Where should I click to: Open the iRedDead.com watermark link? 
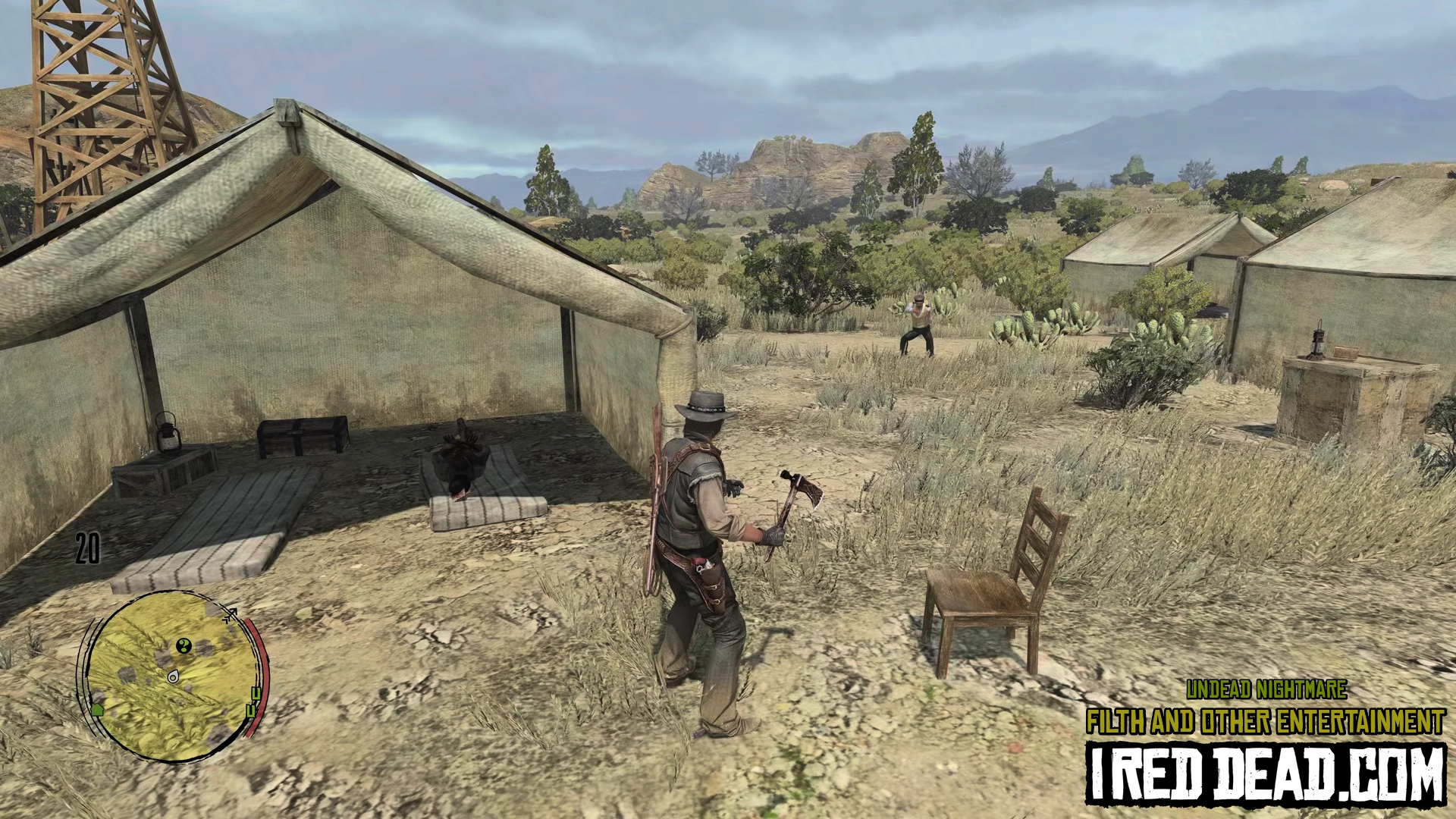coord(1265,773)
